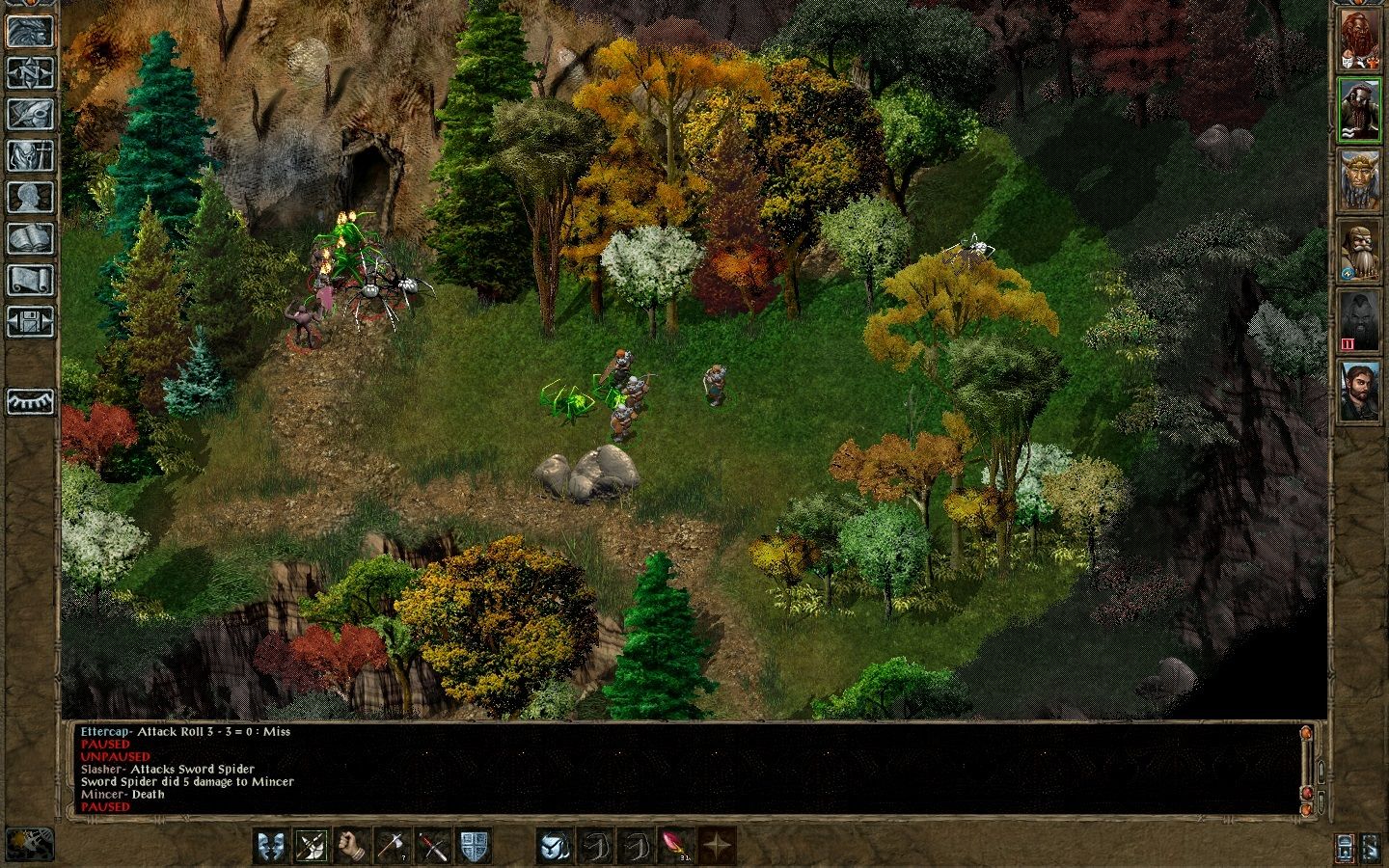Activate the shield guard action button

[475, 846]
